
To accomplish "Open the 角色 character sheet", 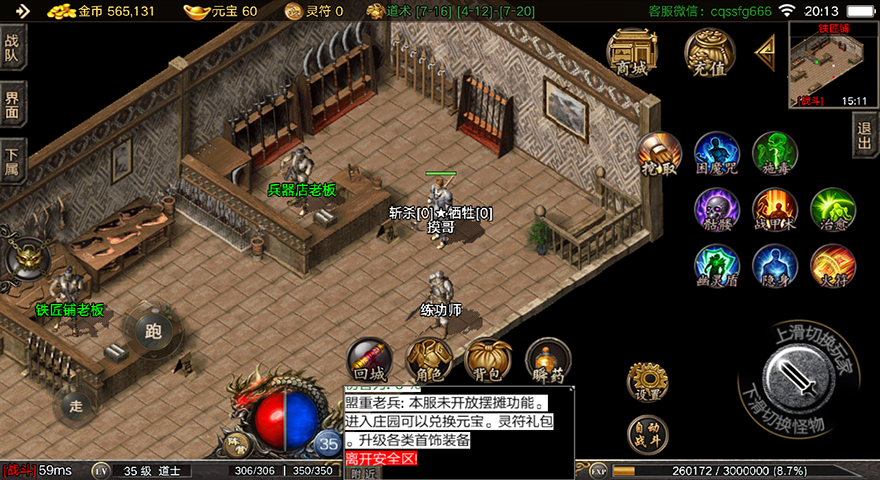I will tap(428, 361).
